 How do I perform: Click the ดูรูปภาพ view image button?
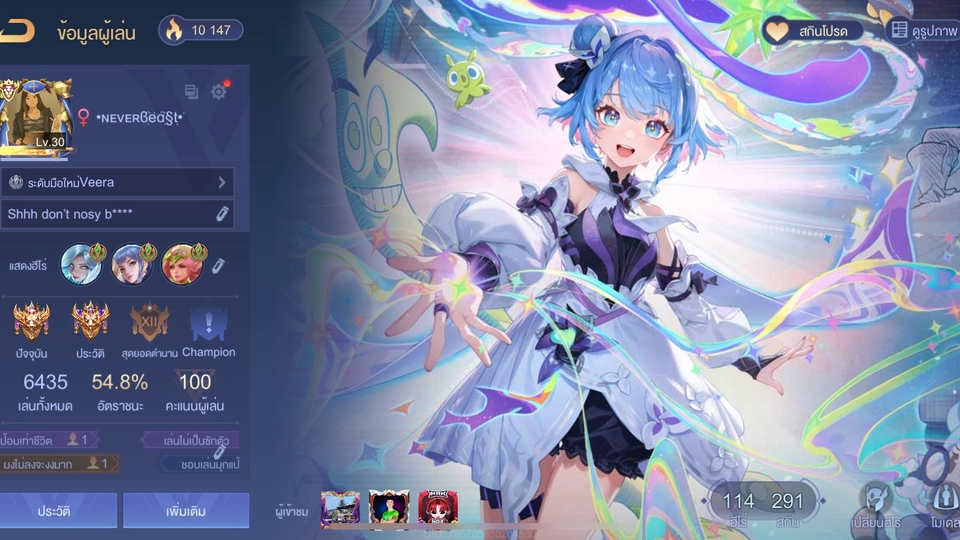click(x=924, y=31)
